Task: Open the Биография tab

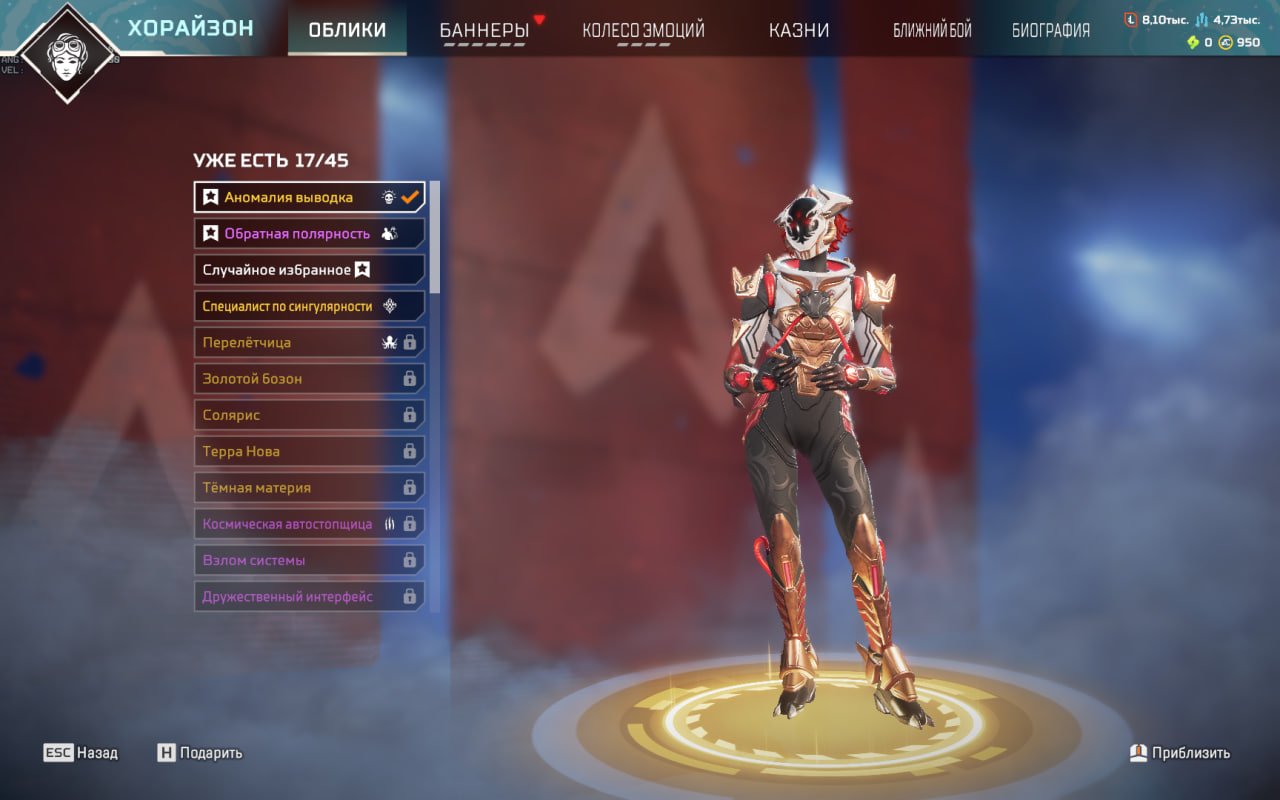Action: [1050, 30]
